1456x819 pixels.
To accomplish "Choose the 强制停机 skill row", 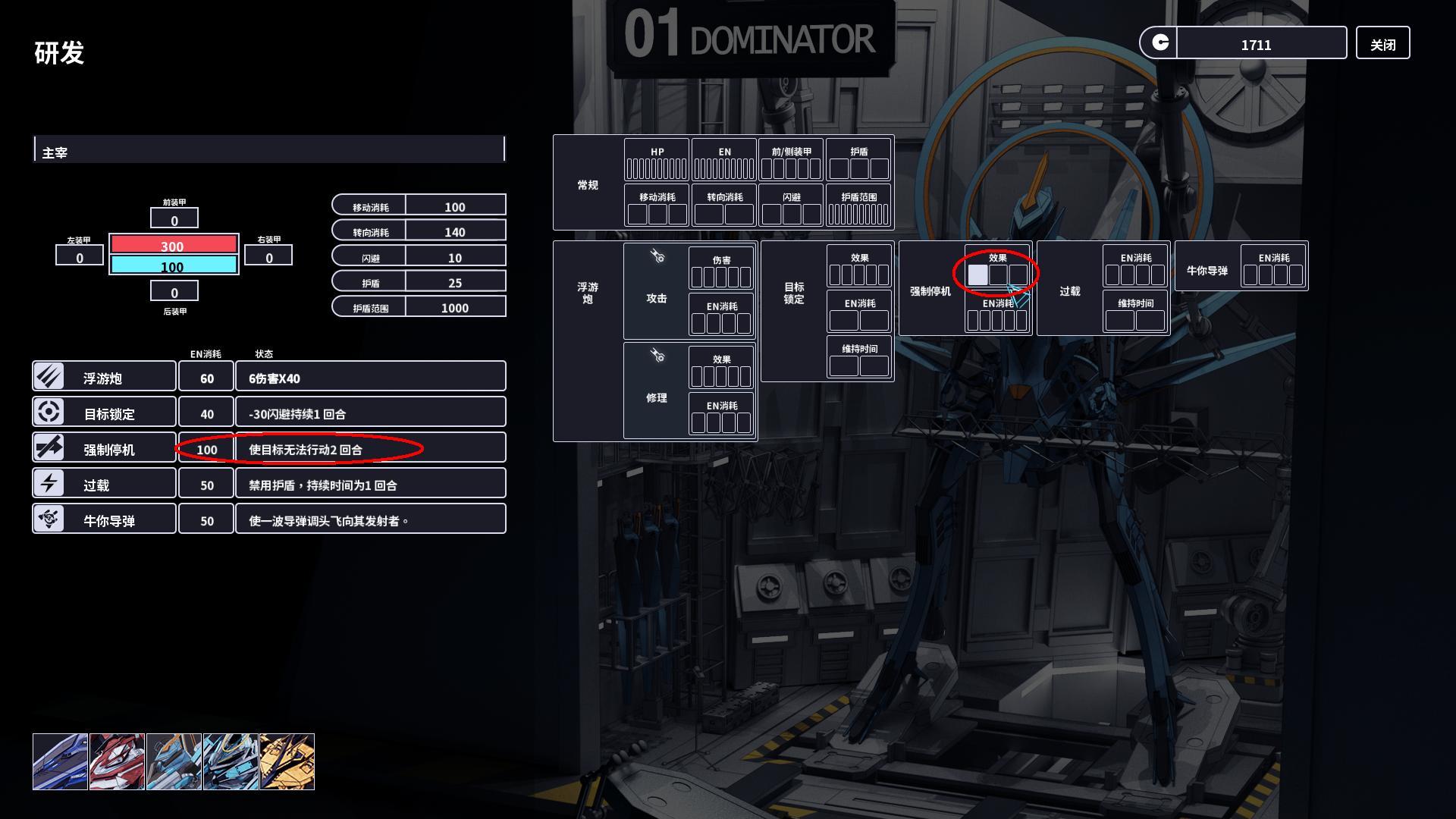I will click(x=104, y=448).
